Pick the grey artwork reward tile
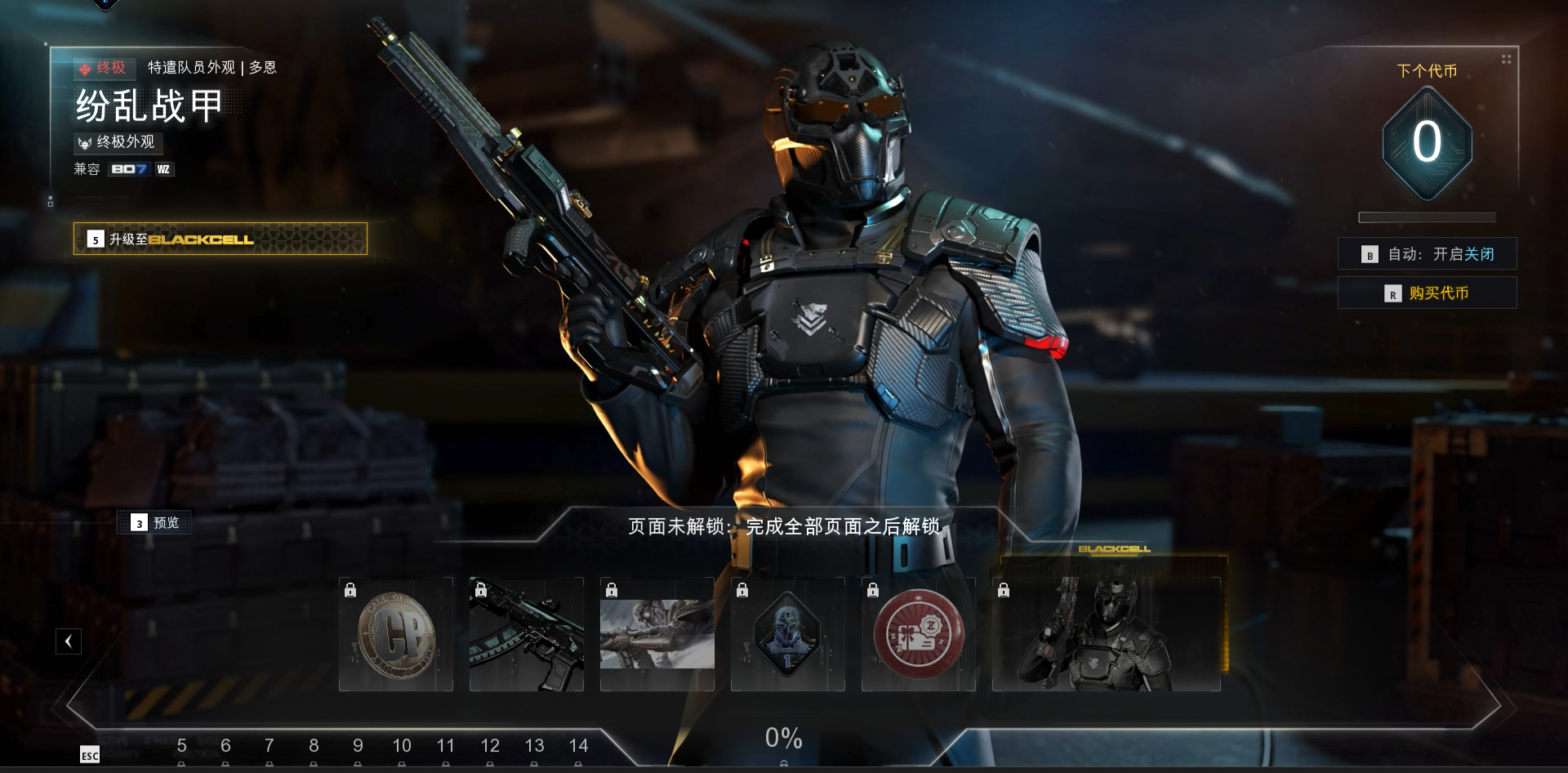 coord(657,635)
